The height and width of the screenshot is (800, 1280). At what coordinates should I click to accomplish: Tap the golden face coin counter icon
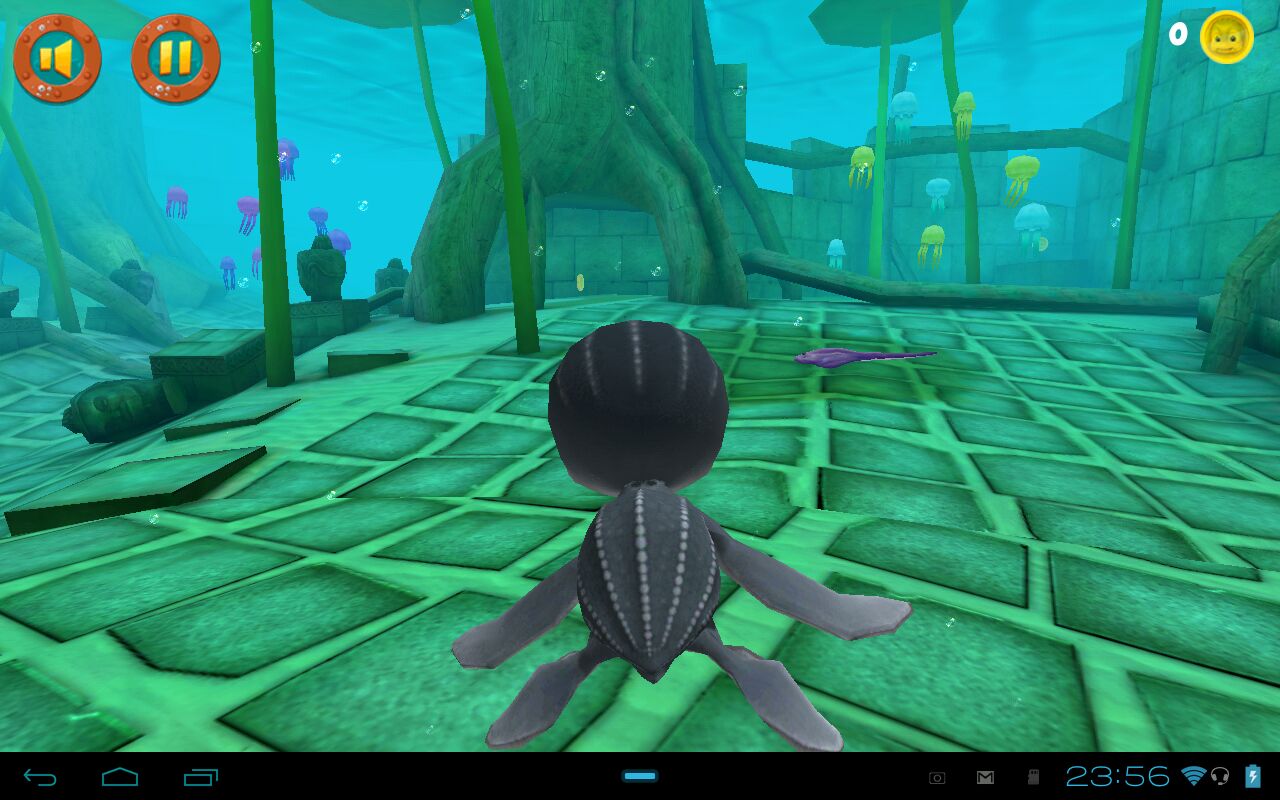[1227, 37]
